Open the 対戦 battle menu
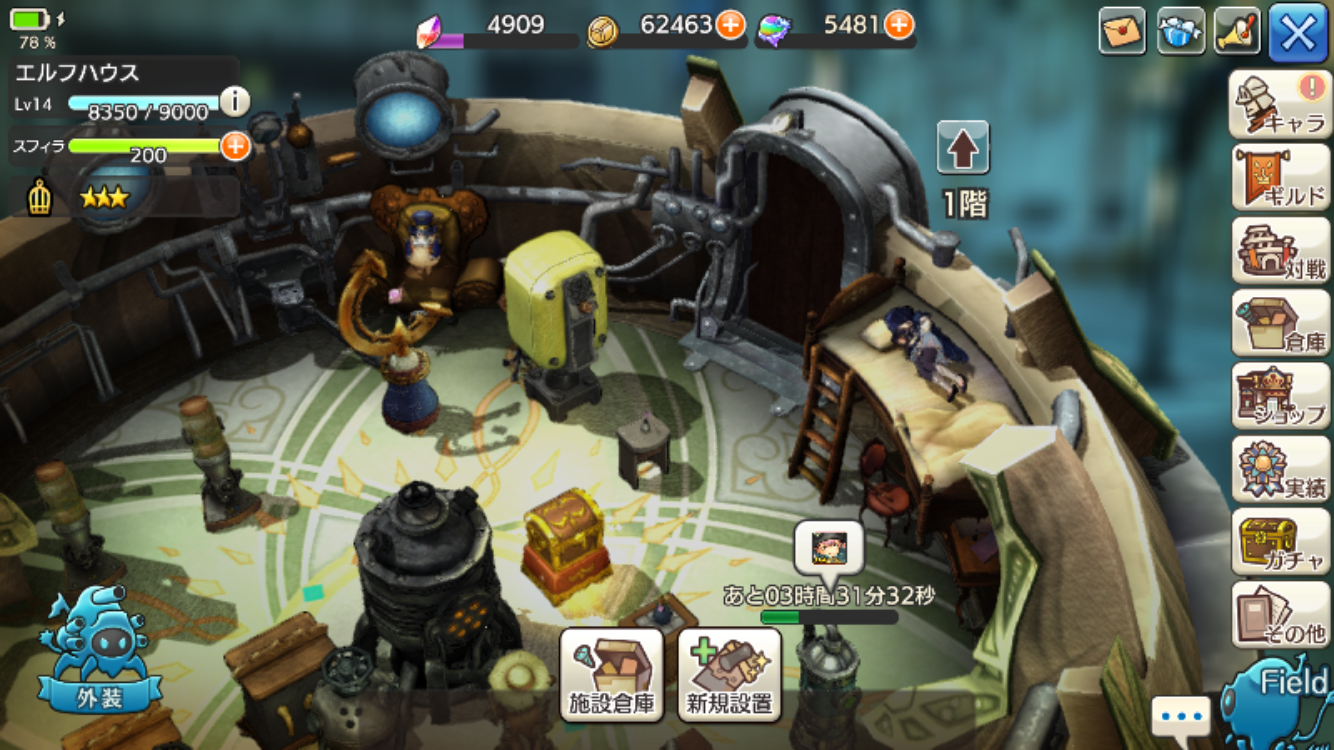Viewport: 1334px width, 750px height. click(1280, 250)
